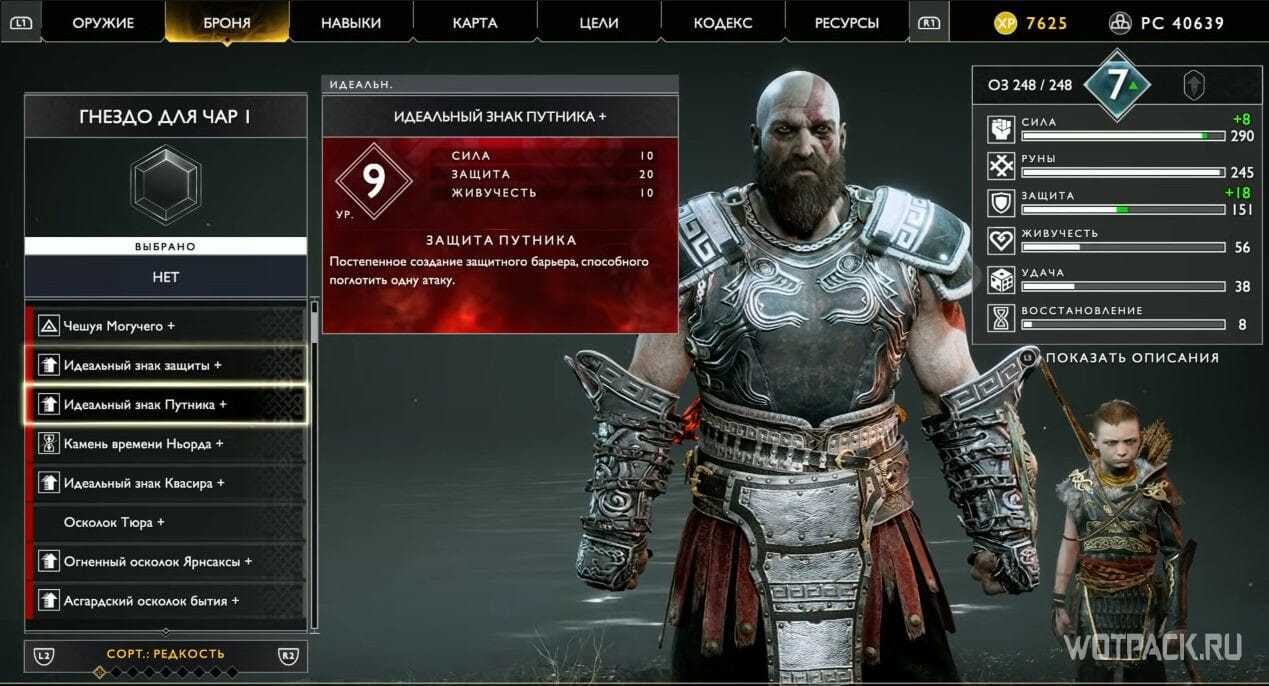Switch to the Навыки tab
Image resolution: width=1269 pixels, height=686 pixels.
(351, 22)
